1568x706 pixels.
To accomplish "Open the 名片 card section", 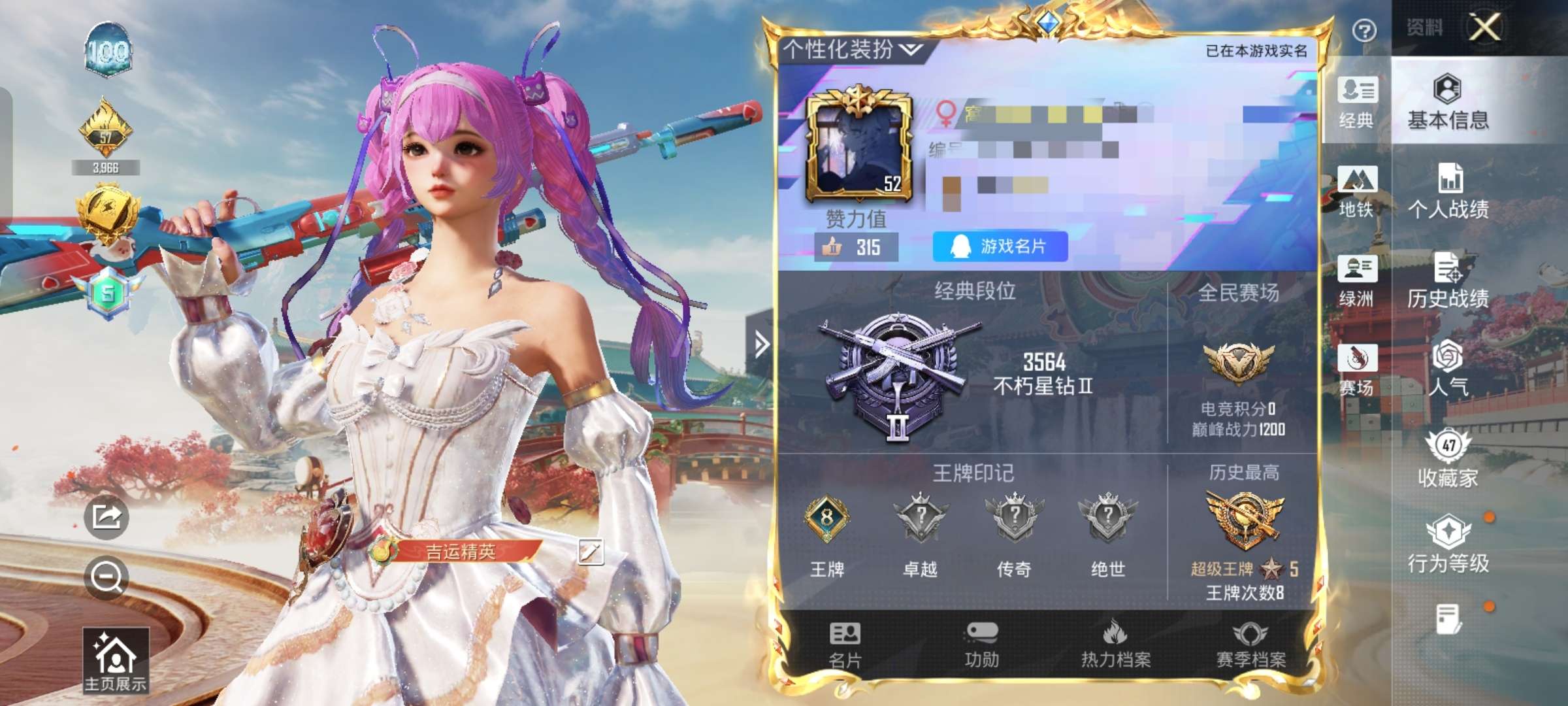I will coord(845,645).
